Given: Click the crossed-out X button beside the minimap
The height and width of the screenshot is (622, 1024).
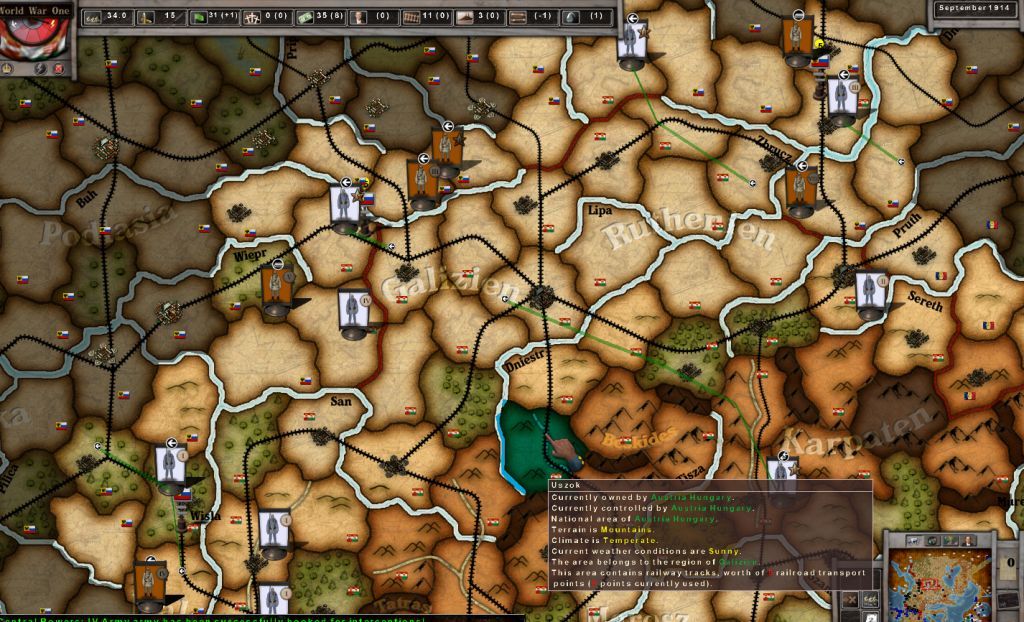Looking at the screenshot, I should click(x=849, y=599).
